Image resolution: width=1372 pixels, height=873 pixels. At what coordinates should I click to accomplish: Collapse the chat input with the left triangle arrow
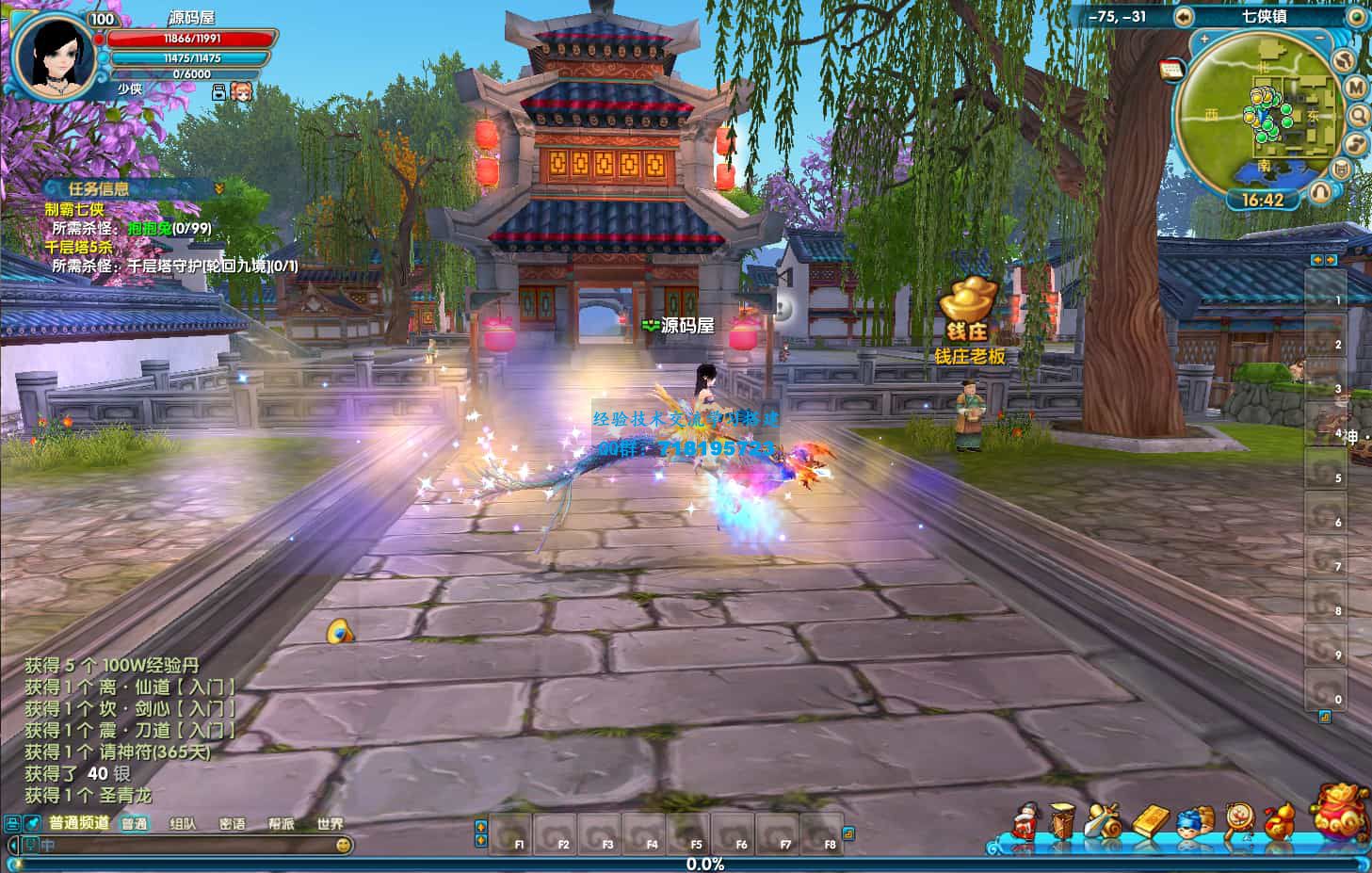[12, 845]
